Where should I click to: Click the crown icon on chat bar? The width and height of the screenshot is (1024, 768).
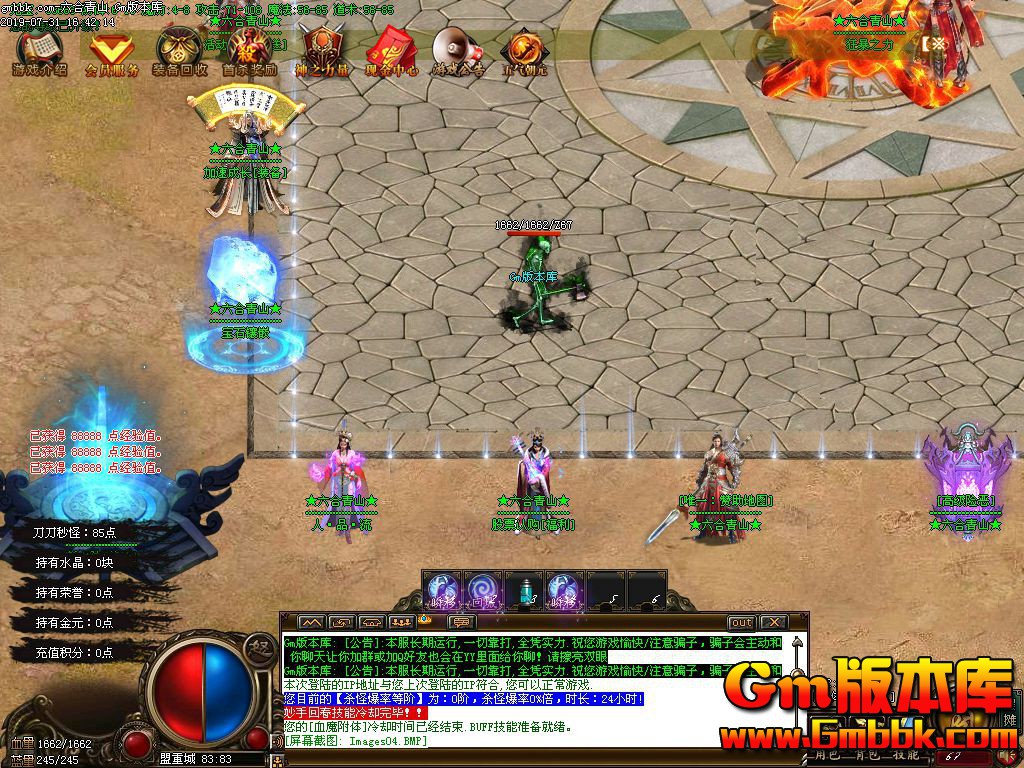(425, 621)
